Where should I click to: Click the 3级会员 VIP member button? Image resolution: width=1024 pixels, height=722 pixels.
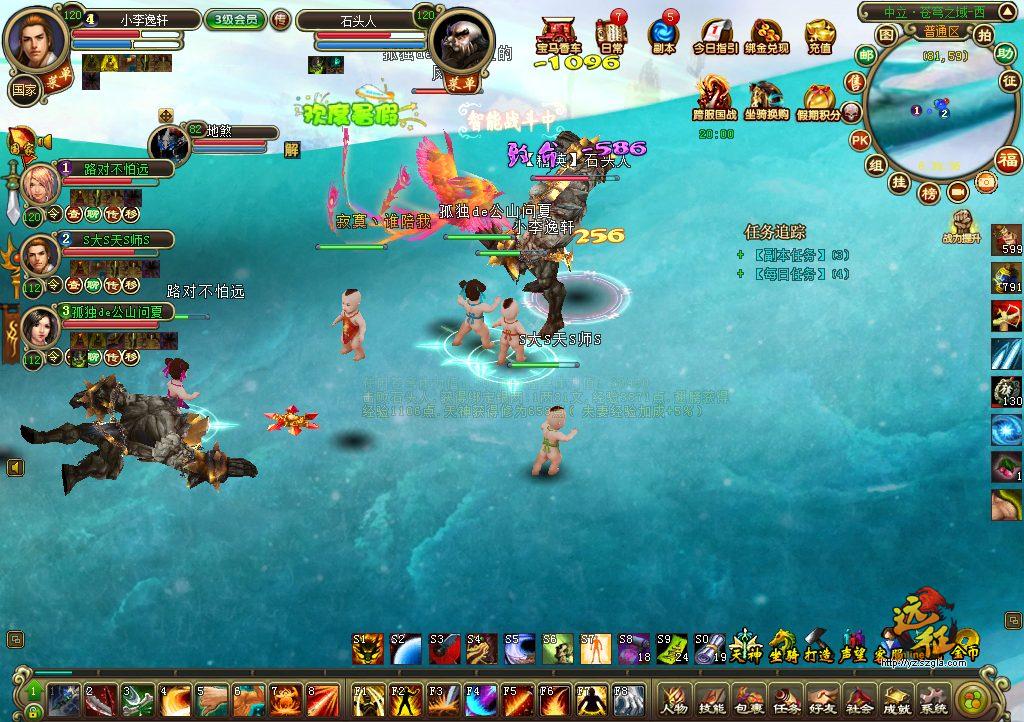click(234, 20)
